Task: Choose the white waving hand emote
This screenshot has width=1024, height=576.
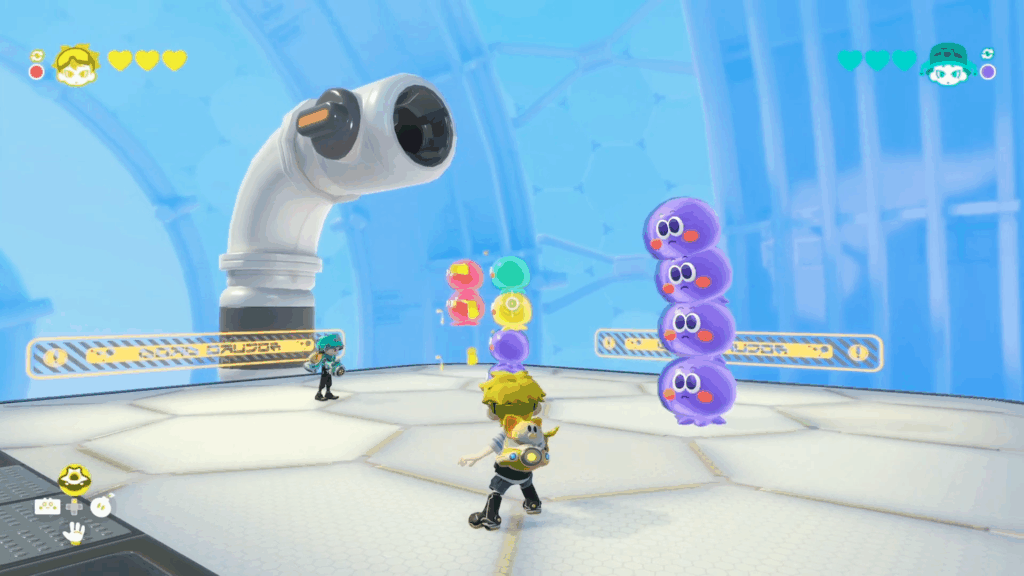Action: click(74, 533)
